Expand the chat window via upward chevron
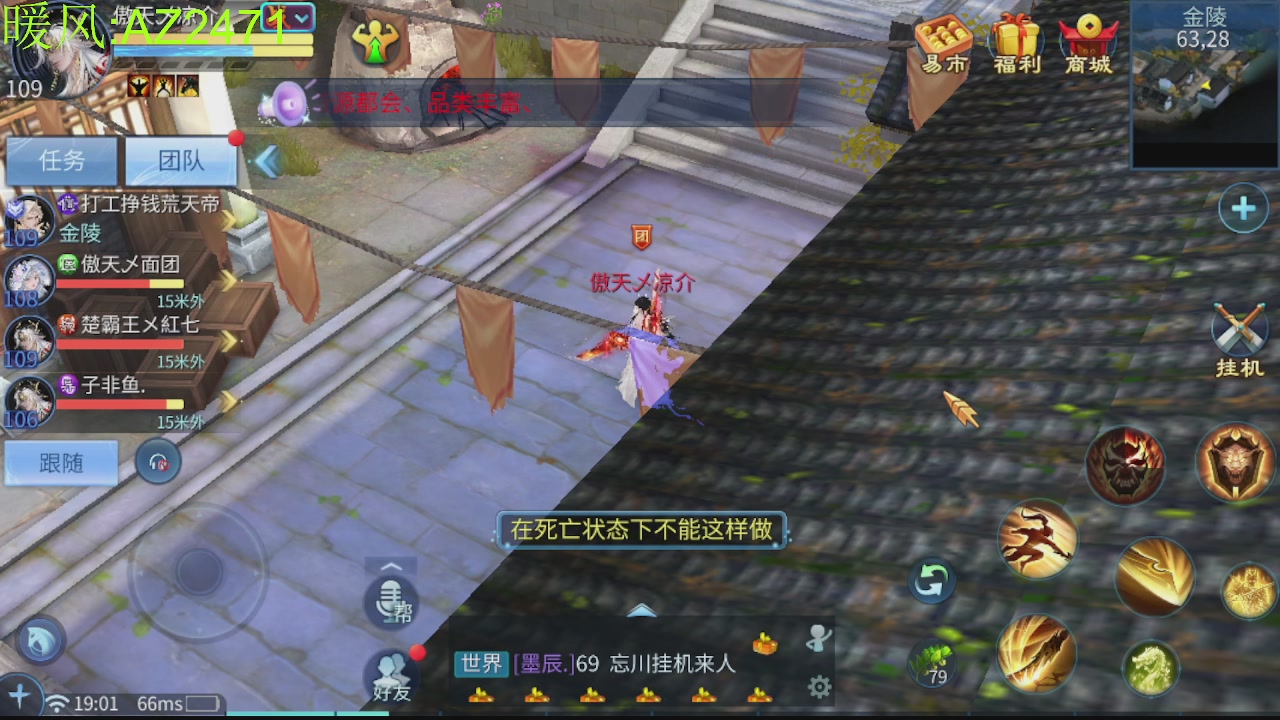 tap(640, 608)
